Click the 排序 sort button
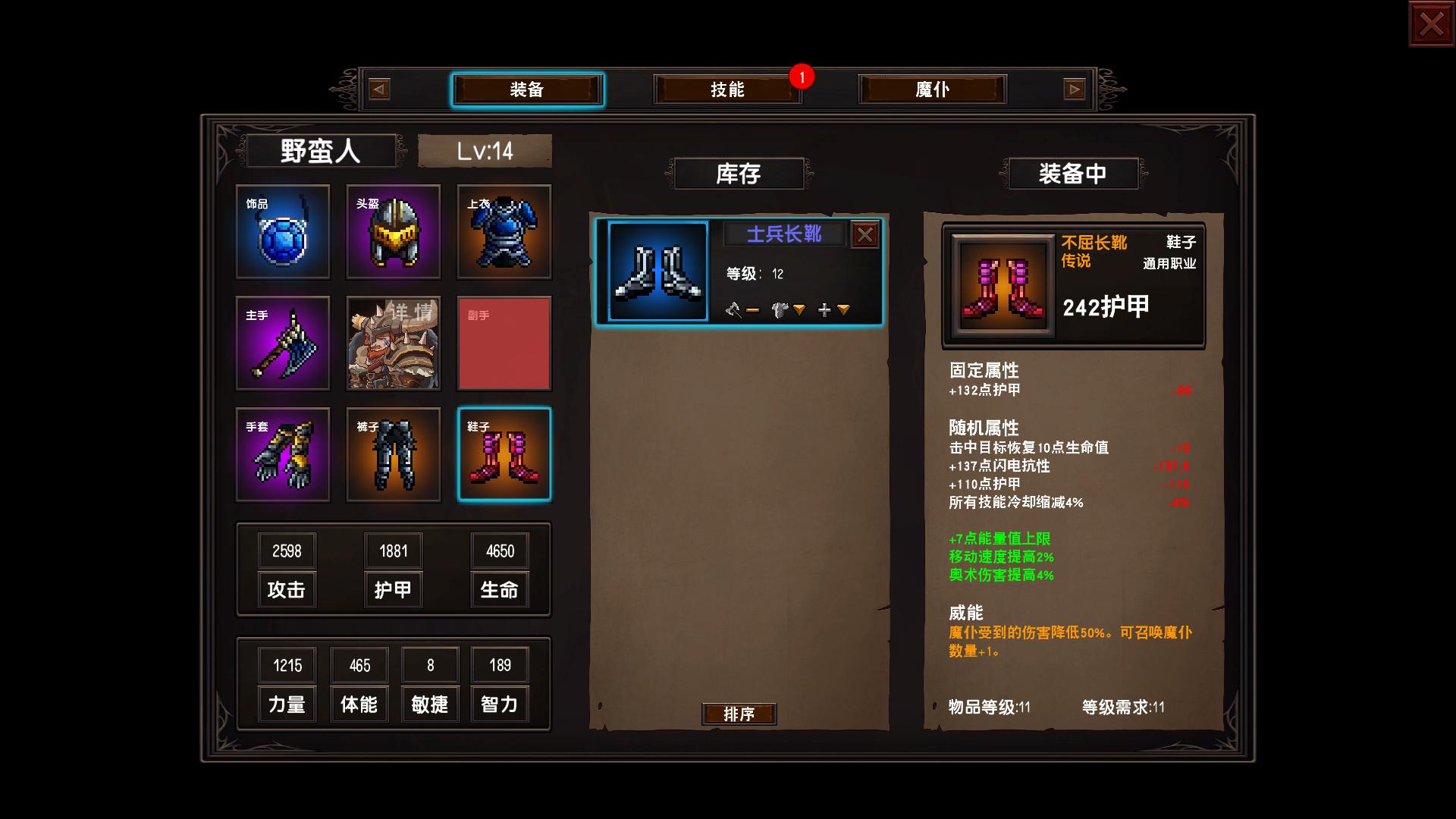The width and height of the screenshot is (1456, 819). pyautogui.click(x=740, y=714)
